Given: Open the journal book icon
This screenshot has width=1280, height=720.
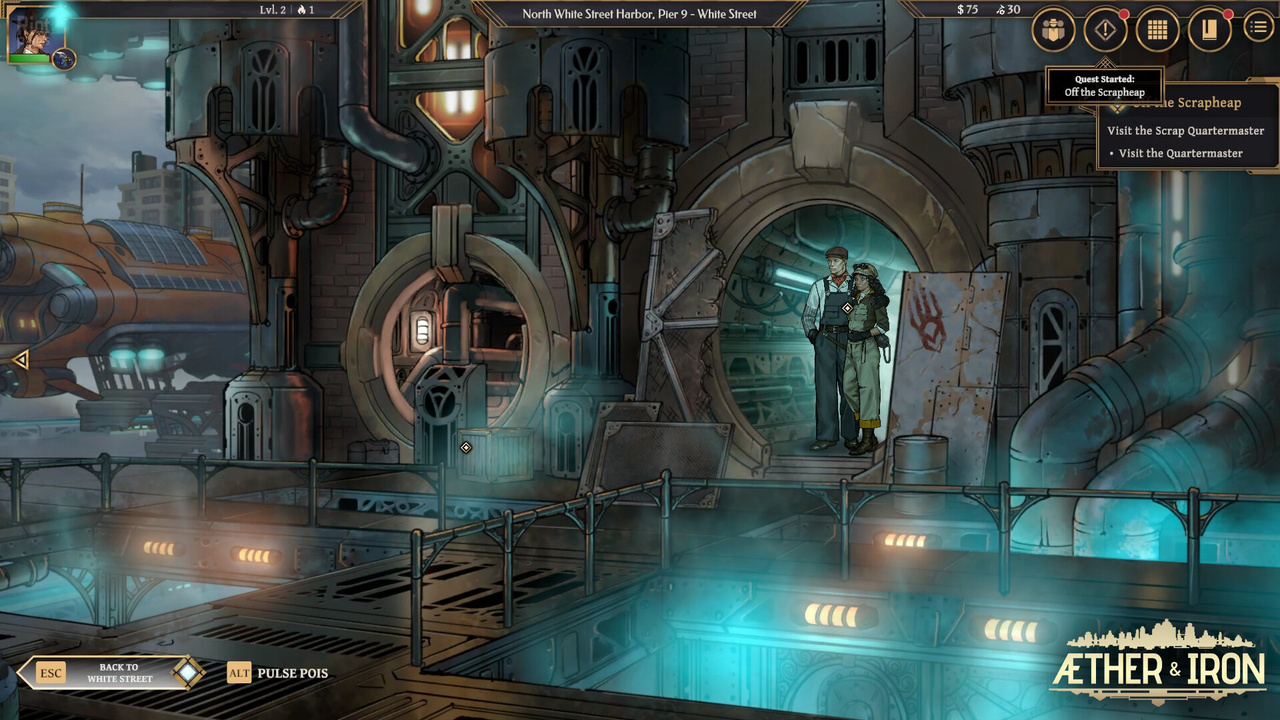Looking at the screenshot, I should click(1207, 30).
